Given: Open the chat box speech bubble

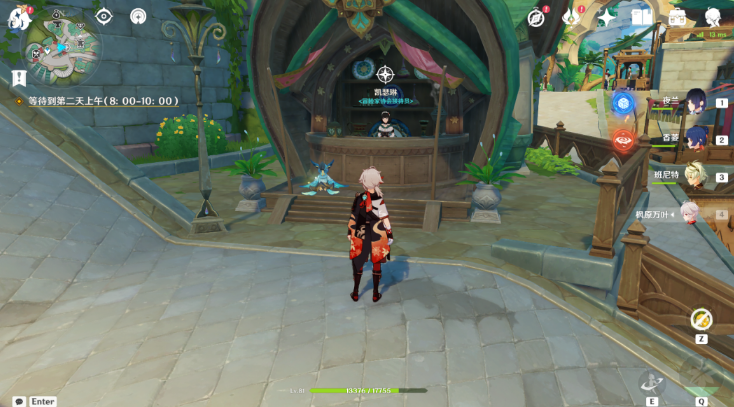Looking at the screenshot, I should (x=19, y=400).
